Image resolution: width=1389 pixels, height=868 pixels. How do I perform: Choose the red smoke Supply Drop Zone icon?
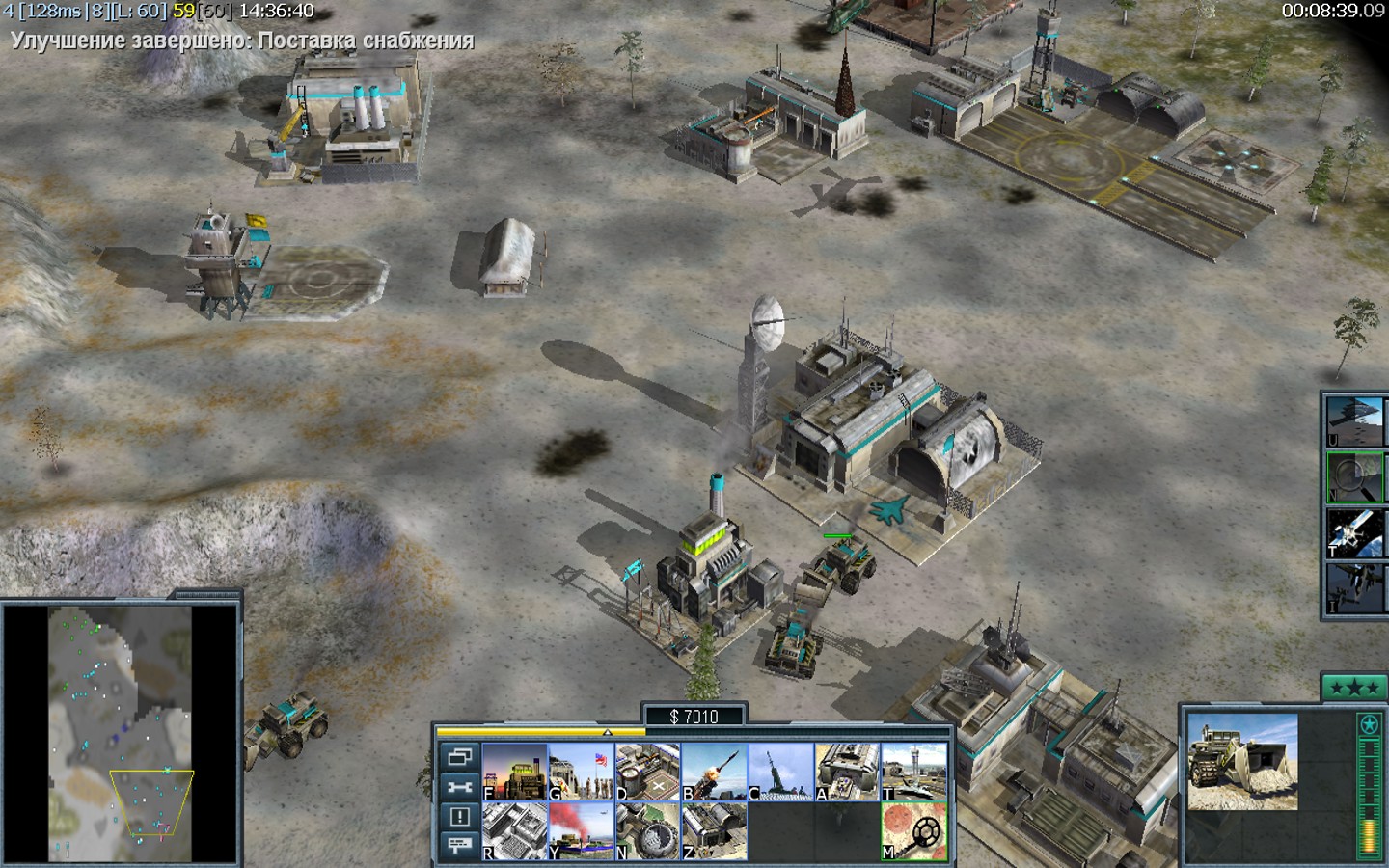tap(581, 830)
